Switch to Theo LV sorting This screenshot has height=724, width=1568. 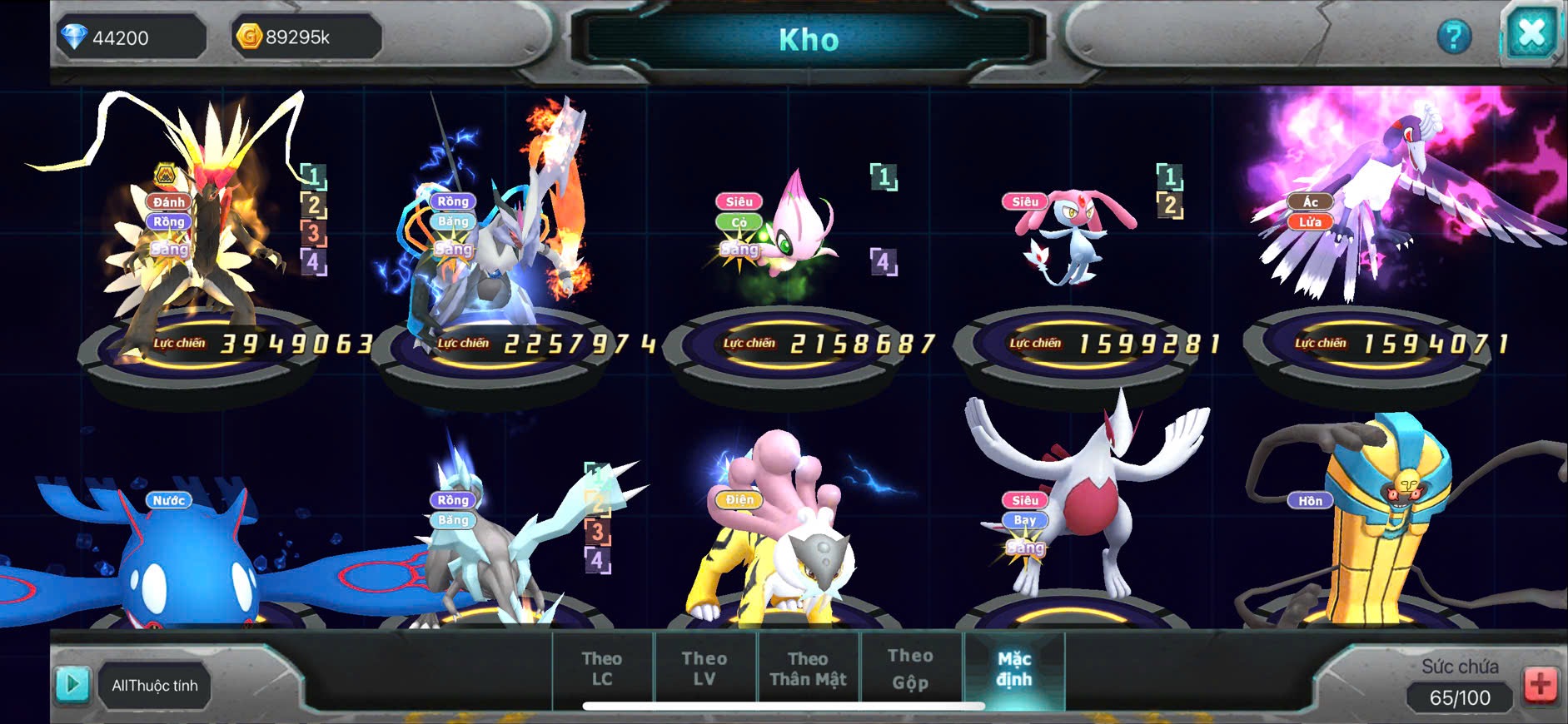[704, 669]
